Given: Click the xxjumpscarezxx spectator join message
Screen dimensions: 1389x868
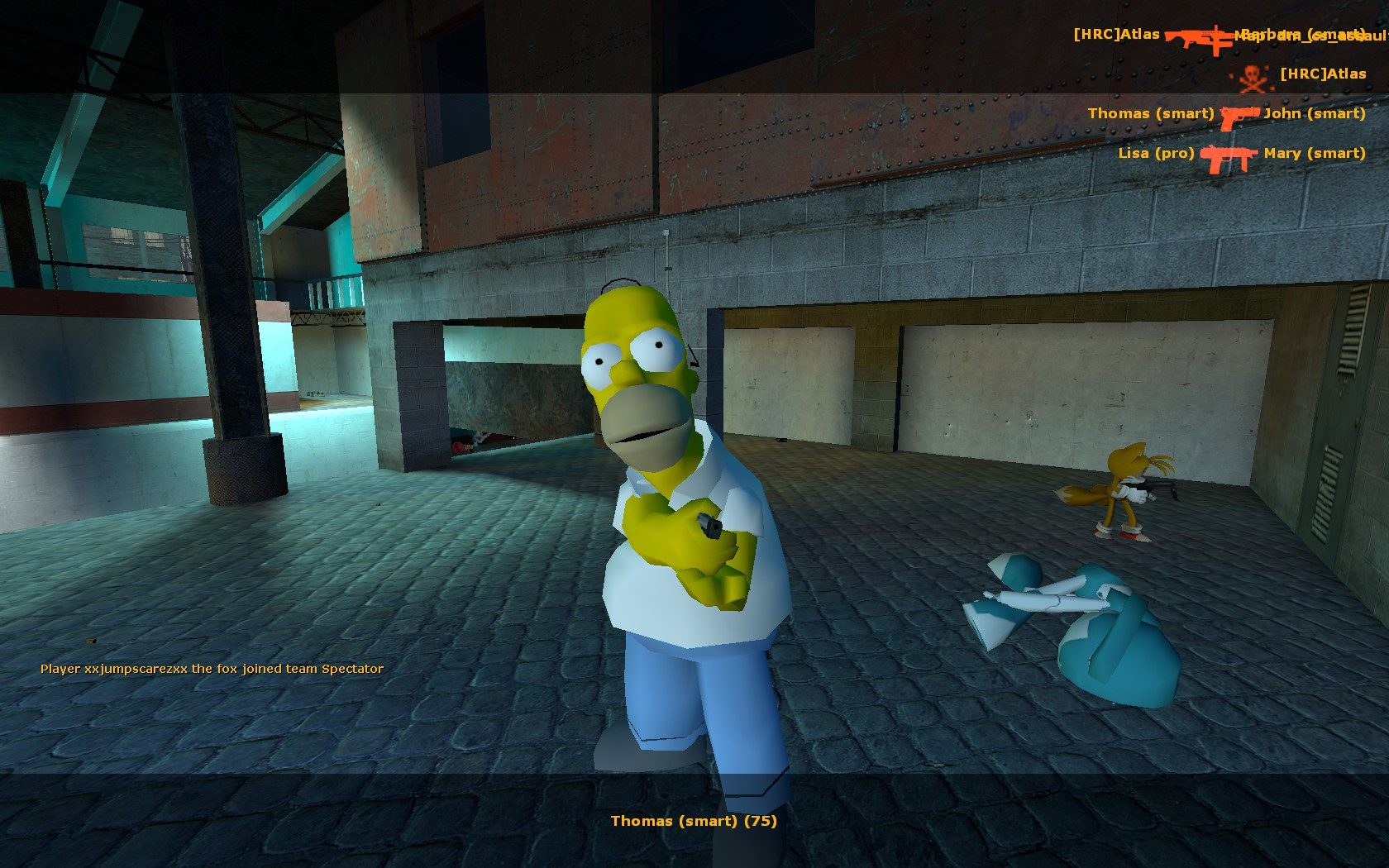Looking at the screenshot, I should [x=211, y=670].
